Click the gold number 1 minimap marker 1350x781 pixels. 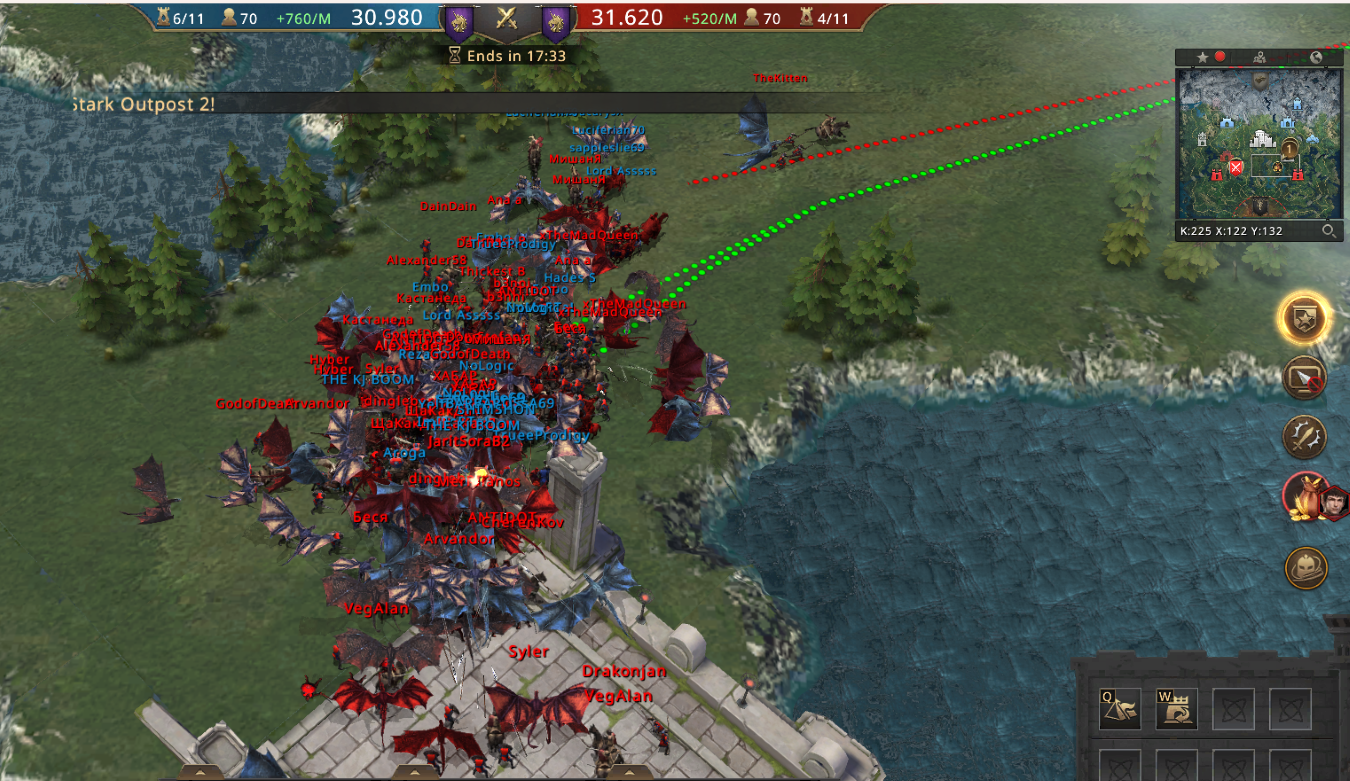(x=1289, y=148)
